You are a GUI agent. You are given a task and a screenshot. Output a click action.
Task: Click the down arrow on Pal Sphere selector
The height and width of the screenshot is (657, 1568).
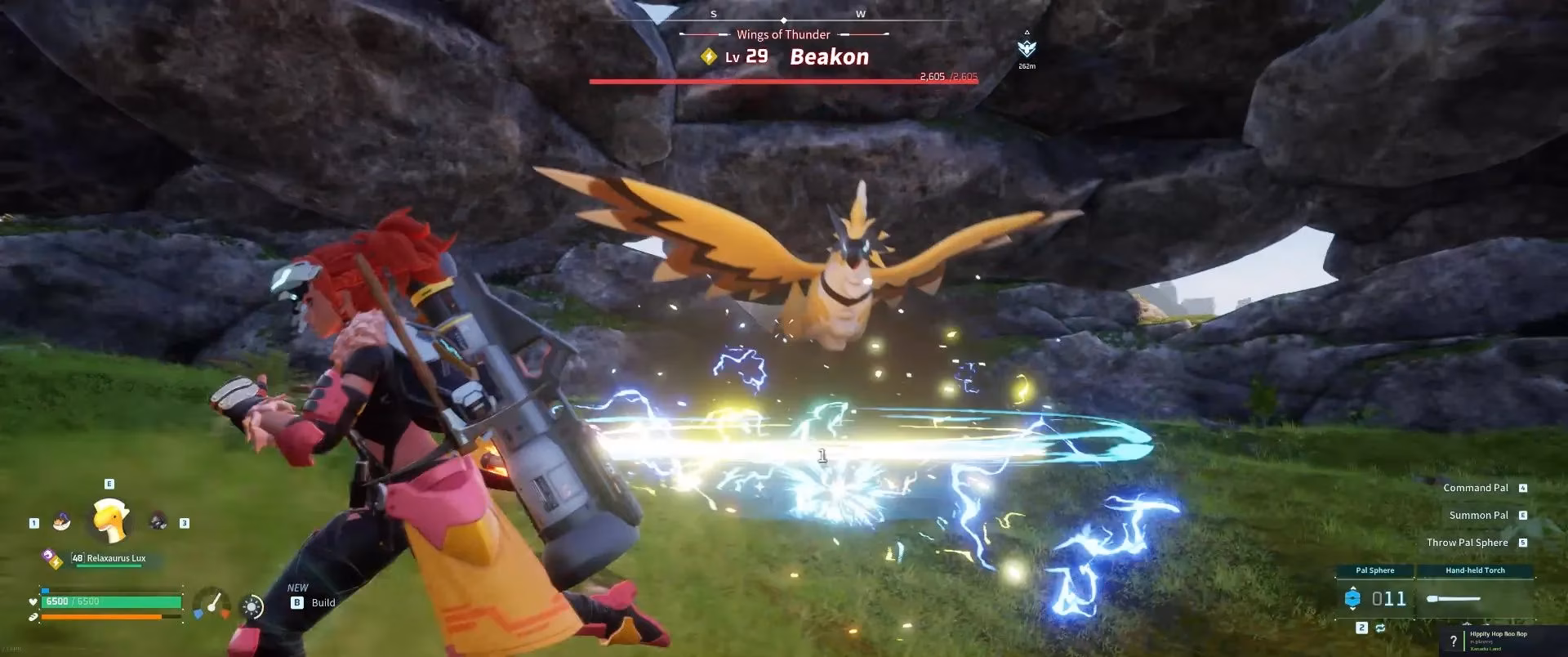[x=1353, y=610]
